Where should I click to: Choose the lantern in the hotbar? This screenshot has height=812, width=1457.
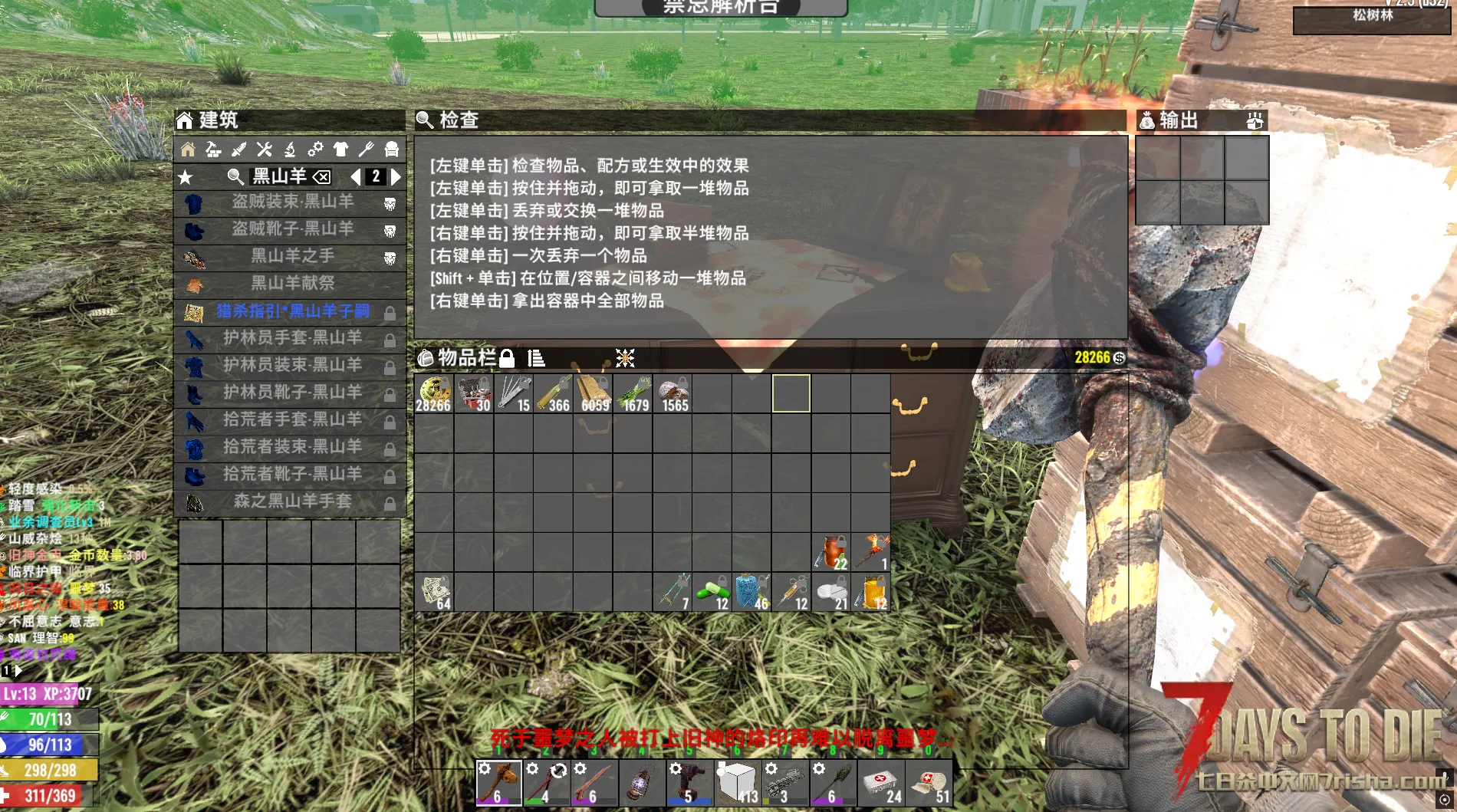(x=642, y=784)
